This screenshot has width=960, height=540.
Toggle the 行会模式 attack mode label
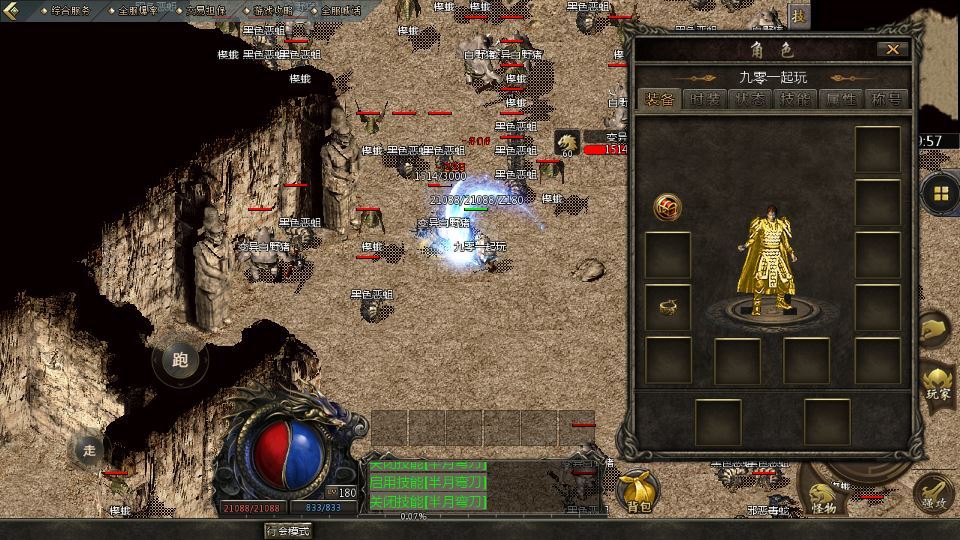click(288, 530)
